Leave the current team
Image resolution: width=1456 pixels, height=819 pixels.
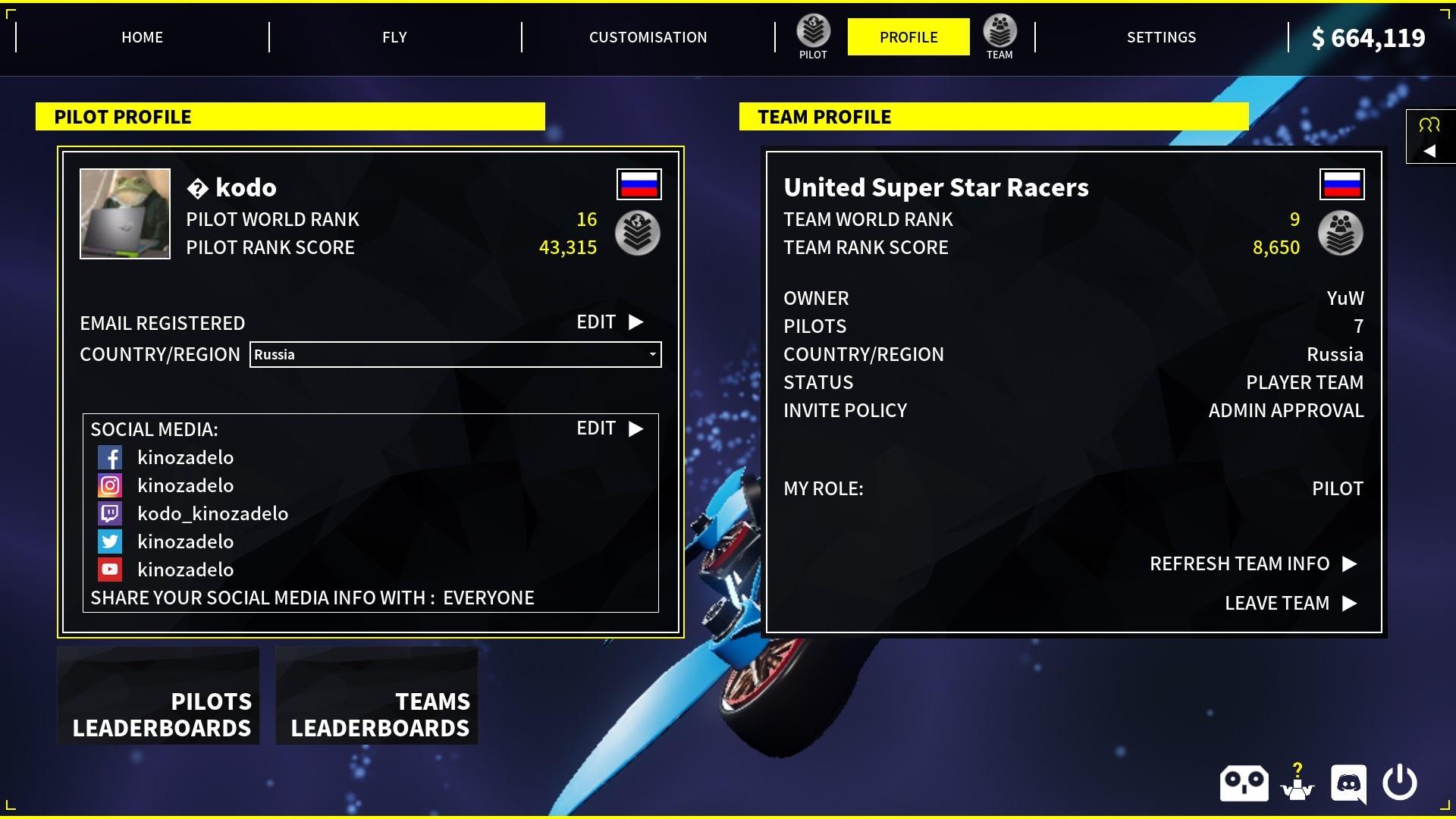click(x=1290, y=604)
